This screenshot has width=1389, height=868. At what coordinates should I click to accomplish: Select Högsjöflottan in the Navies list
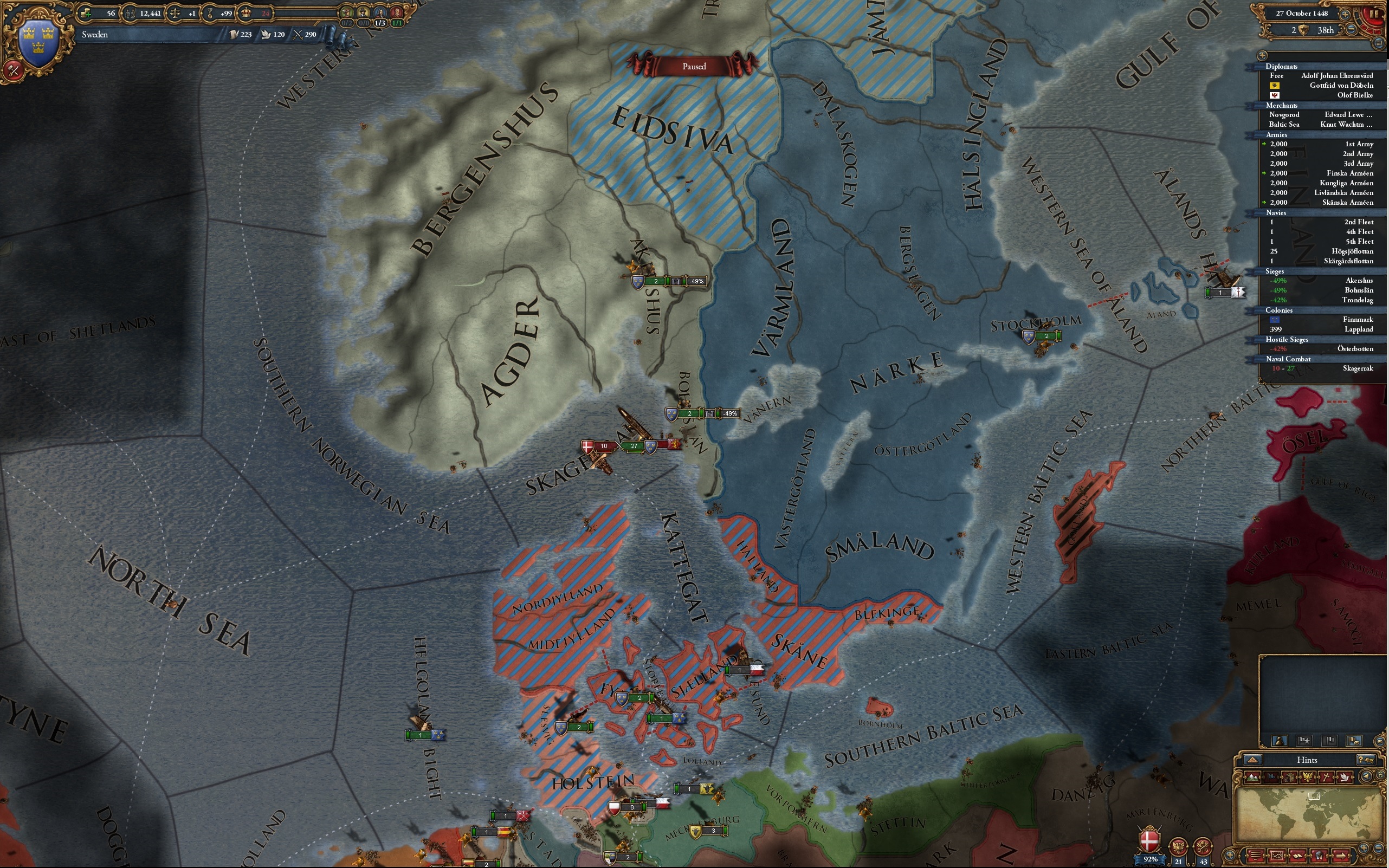click(x=1321, y=251)
